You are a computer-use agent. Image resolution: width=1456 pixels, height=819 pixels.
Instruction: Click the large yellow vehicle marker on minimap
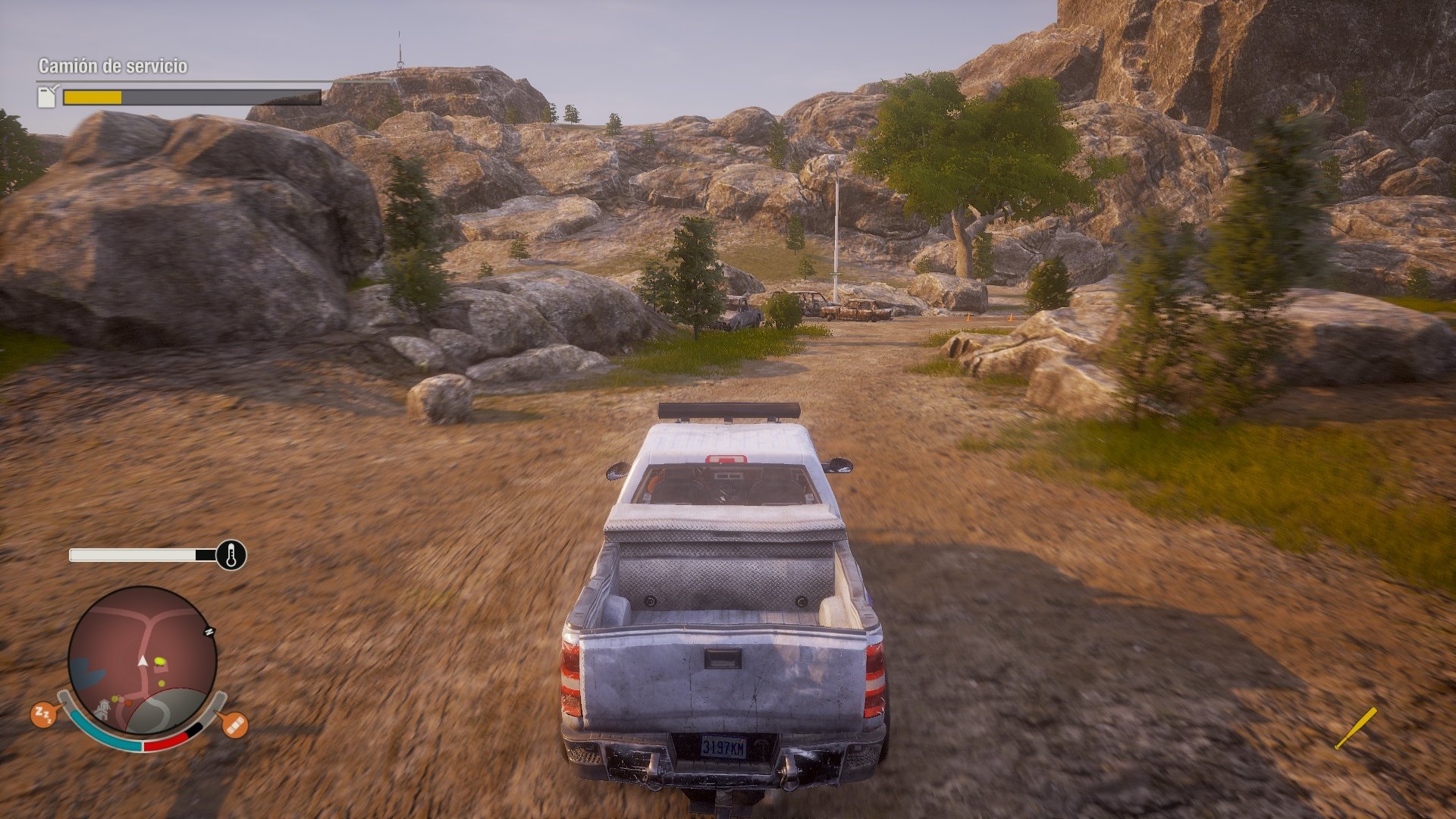click(x=160, y=662)
